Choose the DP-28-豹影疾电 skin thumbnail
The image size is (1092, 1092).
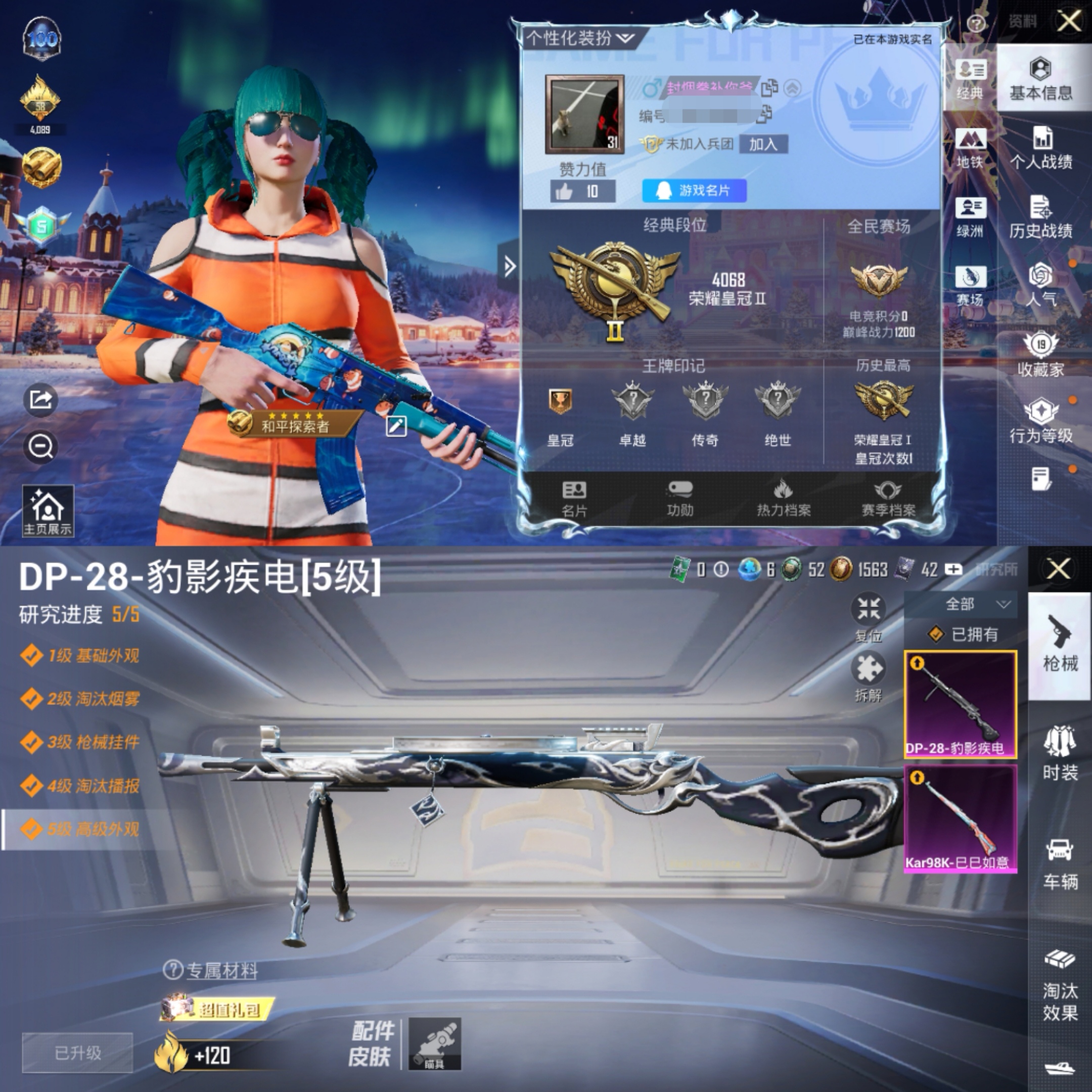[x=960, y=704]
